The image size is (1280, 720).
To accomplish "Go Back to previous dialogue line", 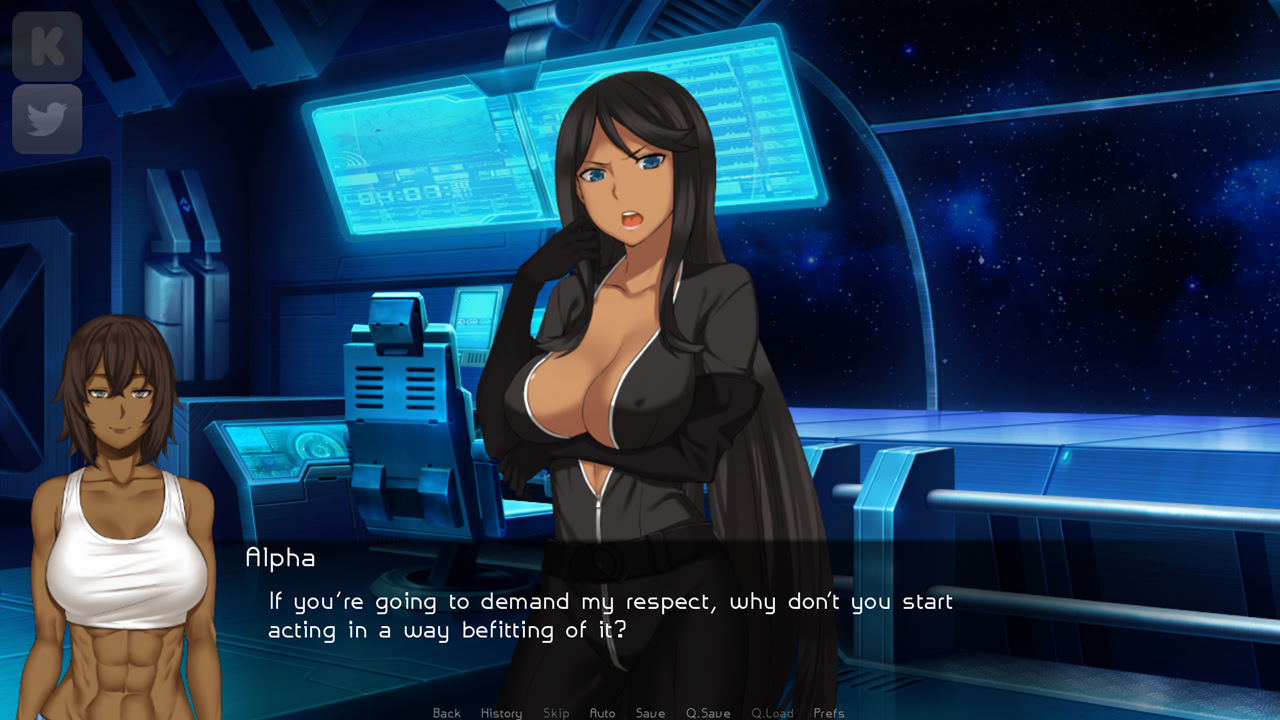I will (x=447, y=713).
